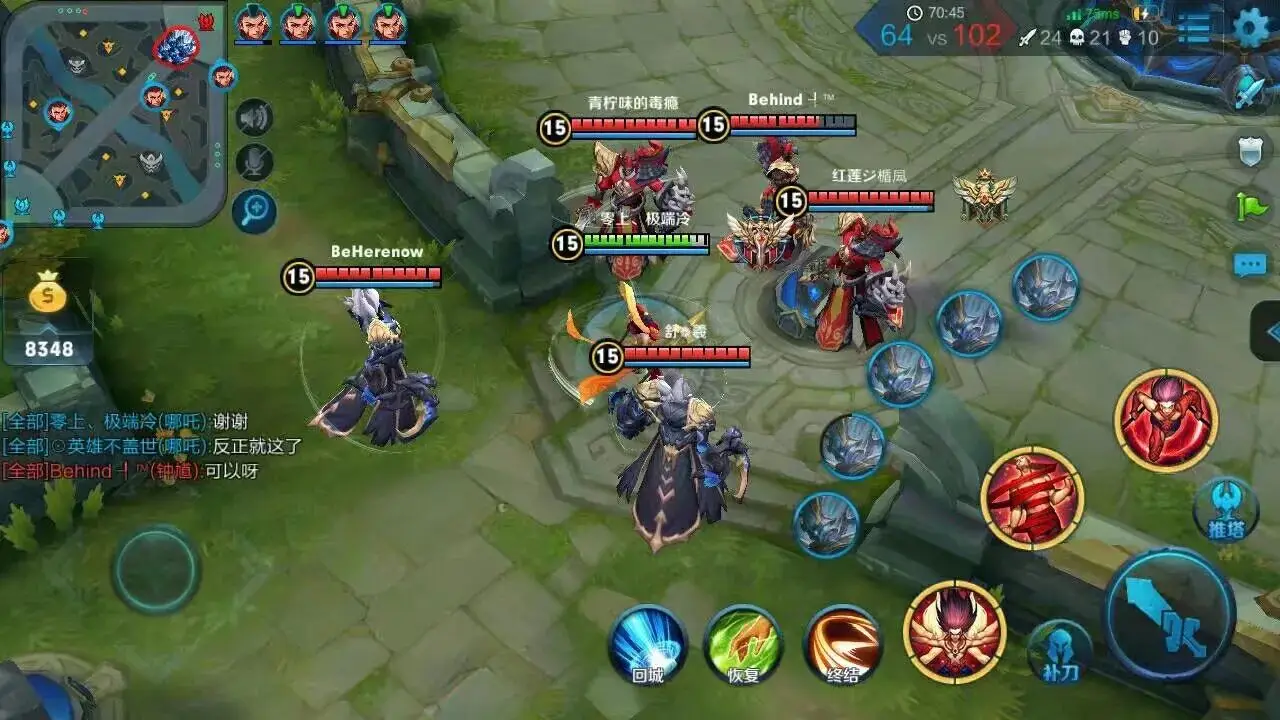Open the shop via gold bag
The height and width of the screenshot is (720, 1280).
point(48,294)
